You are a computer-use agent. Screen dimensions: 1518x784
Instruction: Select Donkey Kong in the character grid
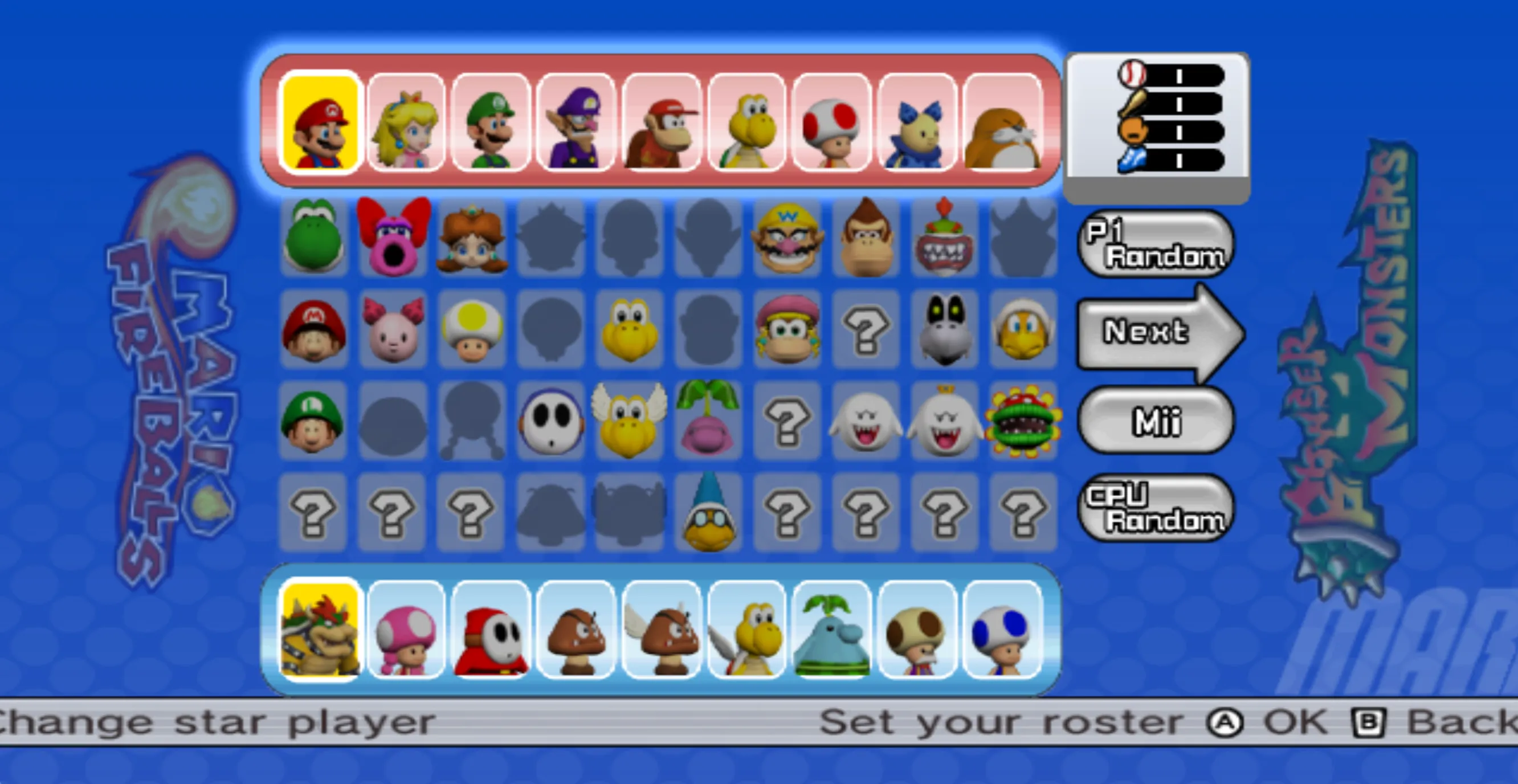click(x=866, y=238)
